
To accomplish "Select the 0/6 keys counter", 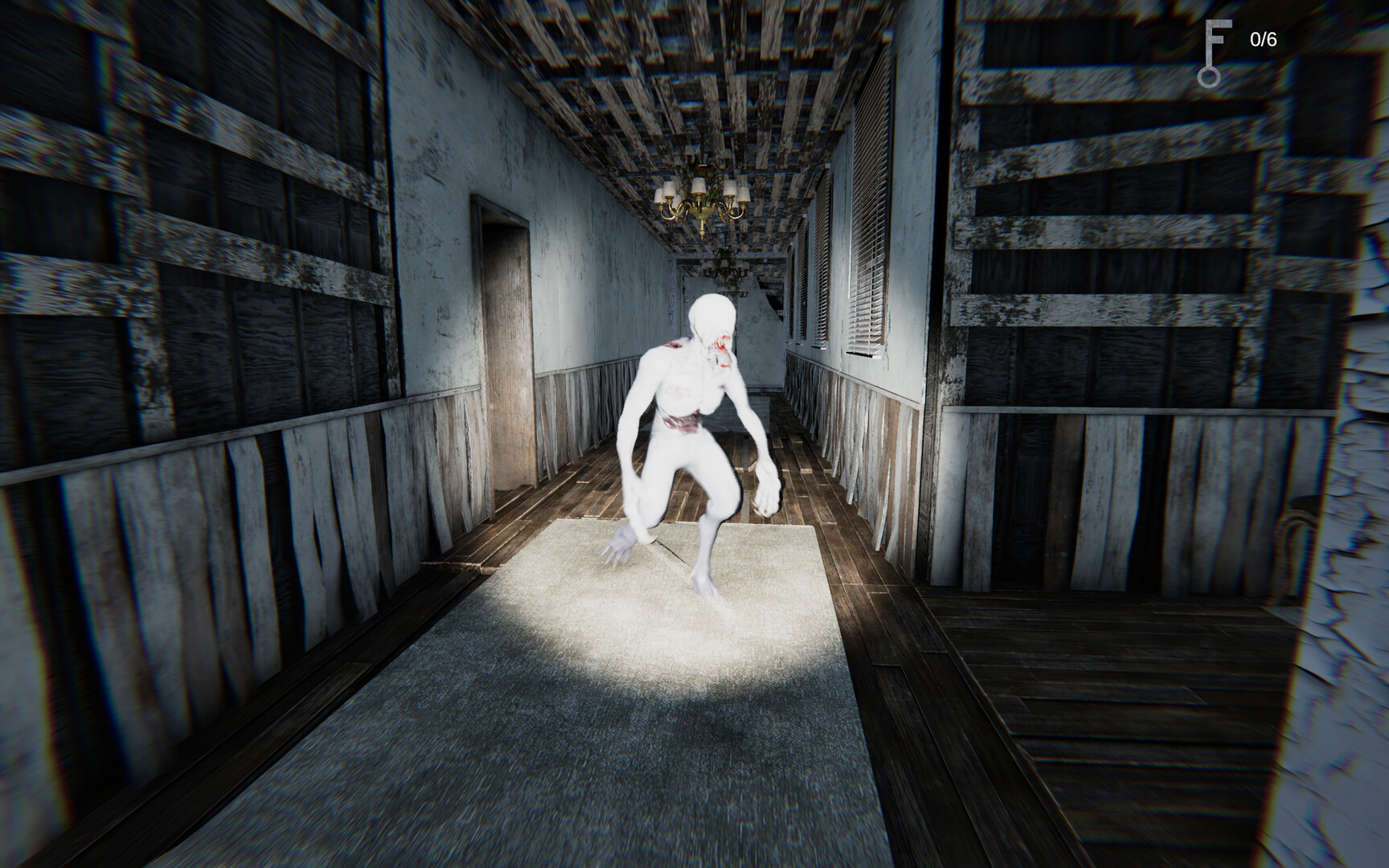I will pyautogui.click(x=1262, y=40).
